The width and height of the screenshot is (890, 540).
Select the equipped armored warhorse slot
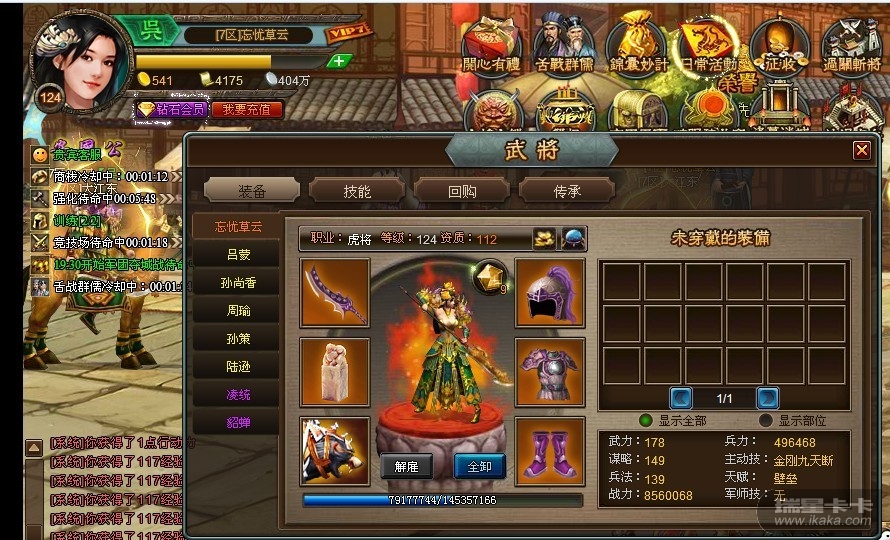tap(335, 451)
